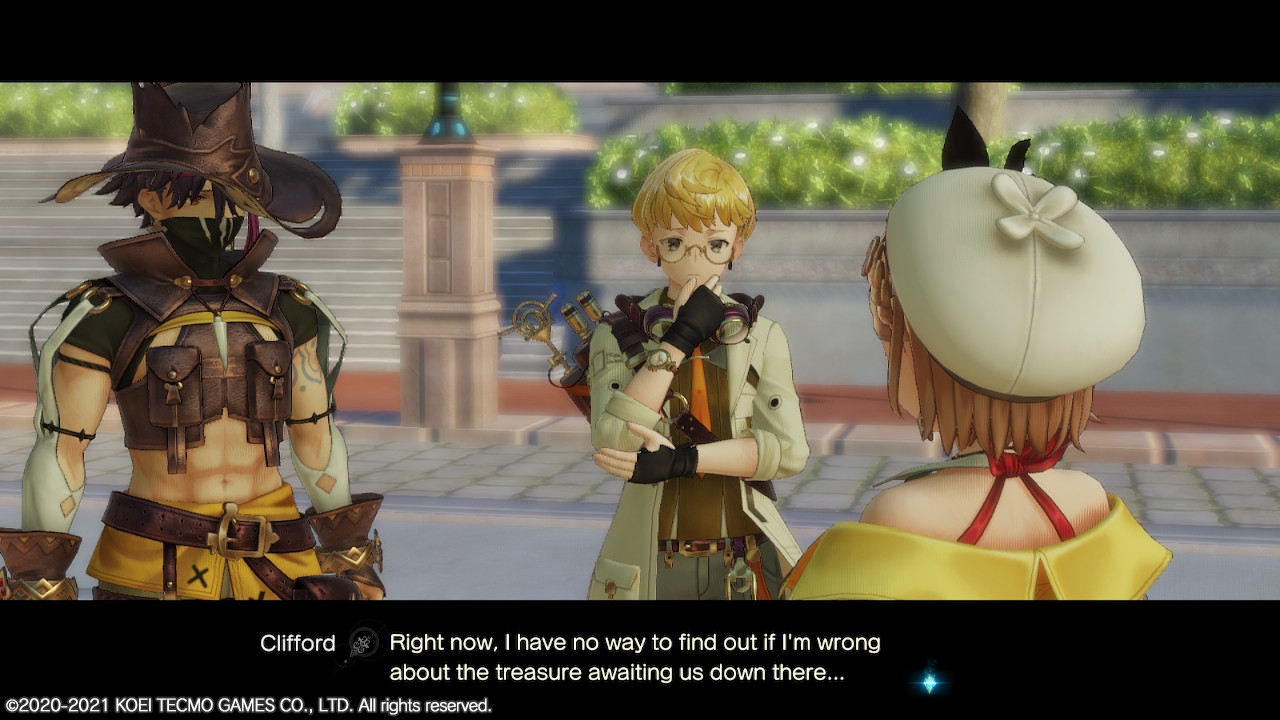Advance dialogue via the blue sparkle indicator
This screenshot has height=720, width=1280.
tap(930, 682)
